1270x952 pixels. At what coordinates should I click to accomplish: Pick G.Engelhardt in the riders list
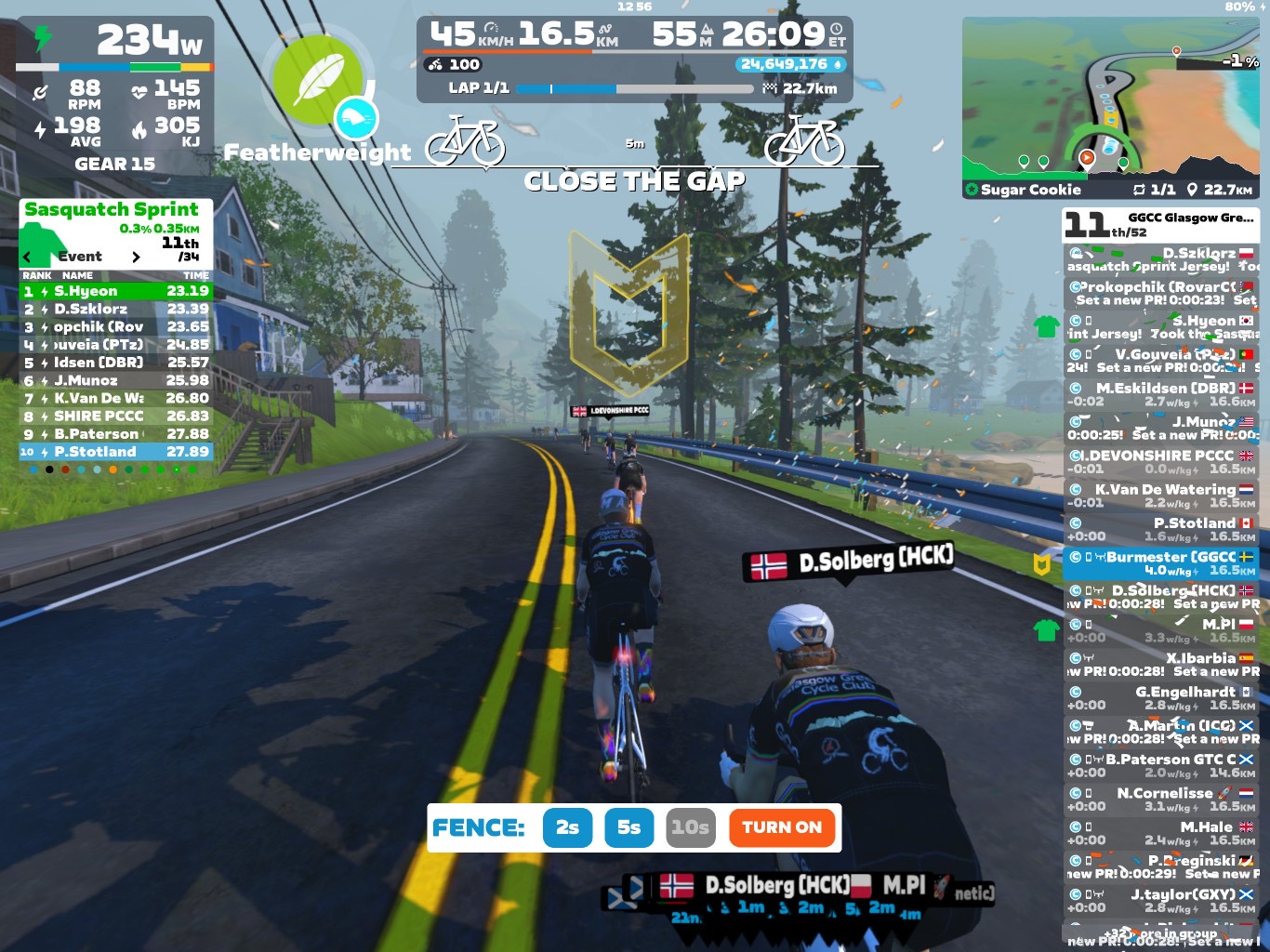pos(1160,698)
